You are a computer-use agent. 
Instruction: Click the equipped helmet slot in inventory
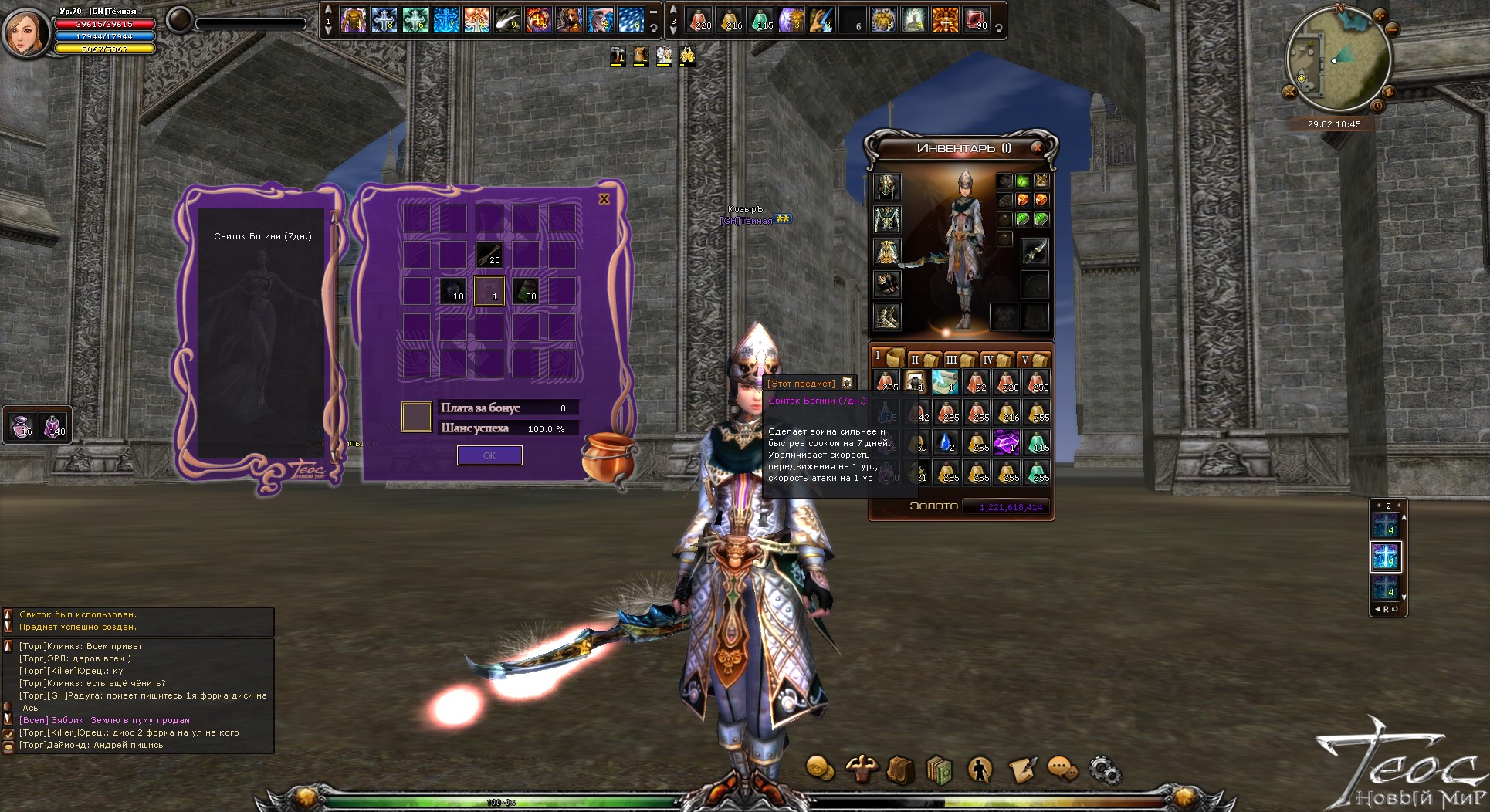click(x=887, y=186)
